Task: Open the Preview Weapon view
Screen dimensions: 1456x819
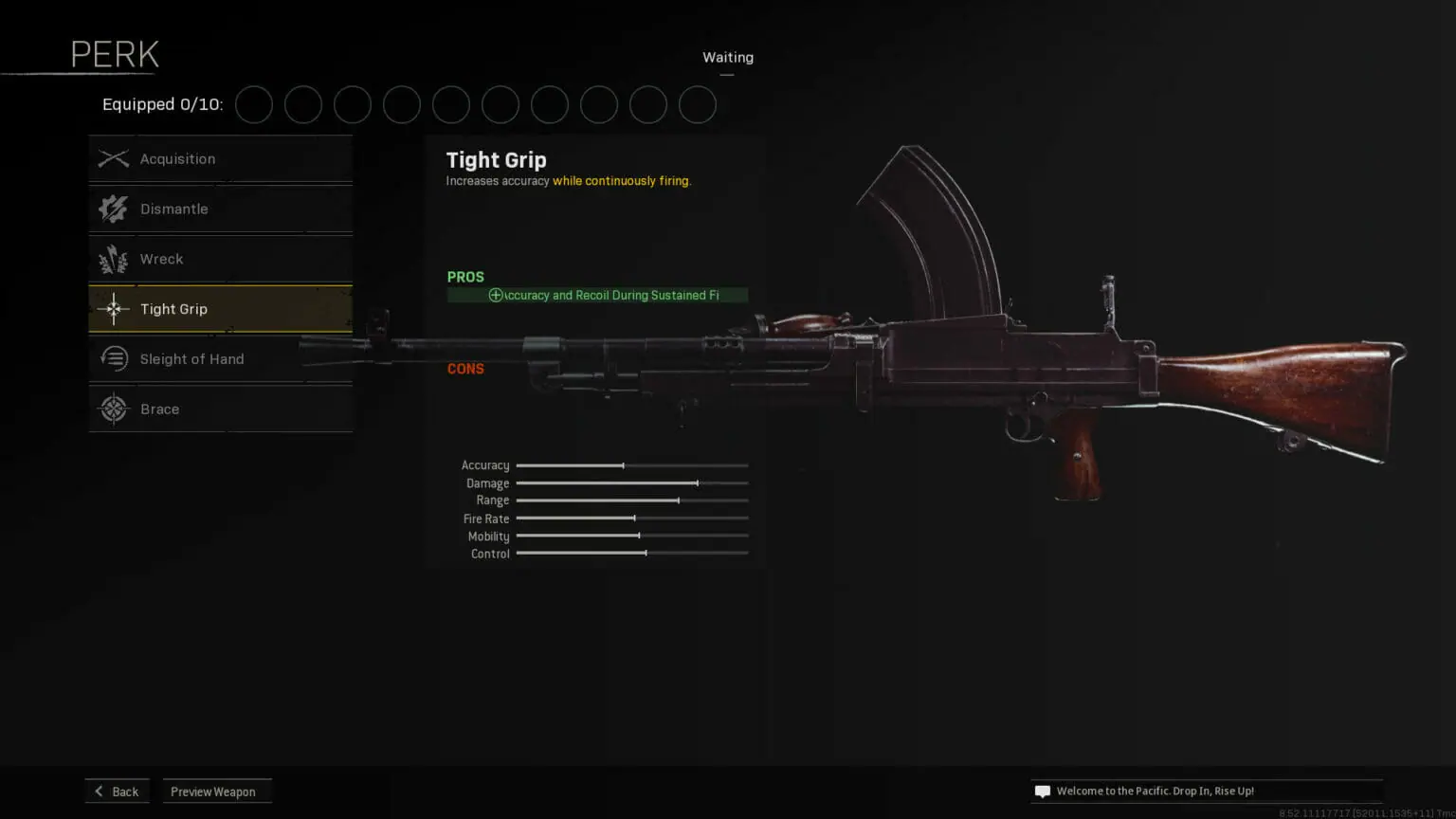Action: coord(216,792)
